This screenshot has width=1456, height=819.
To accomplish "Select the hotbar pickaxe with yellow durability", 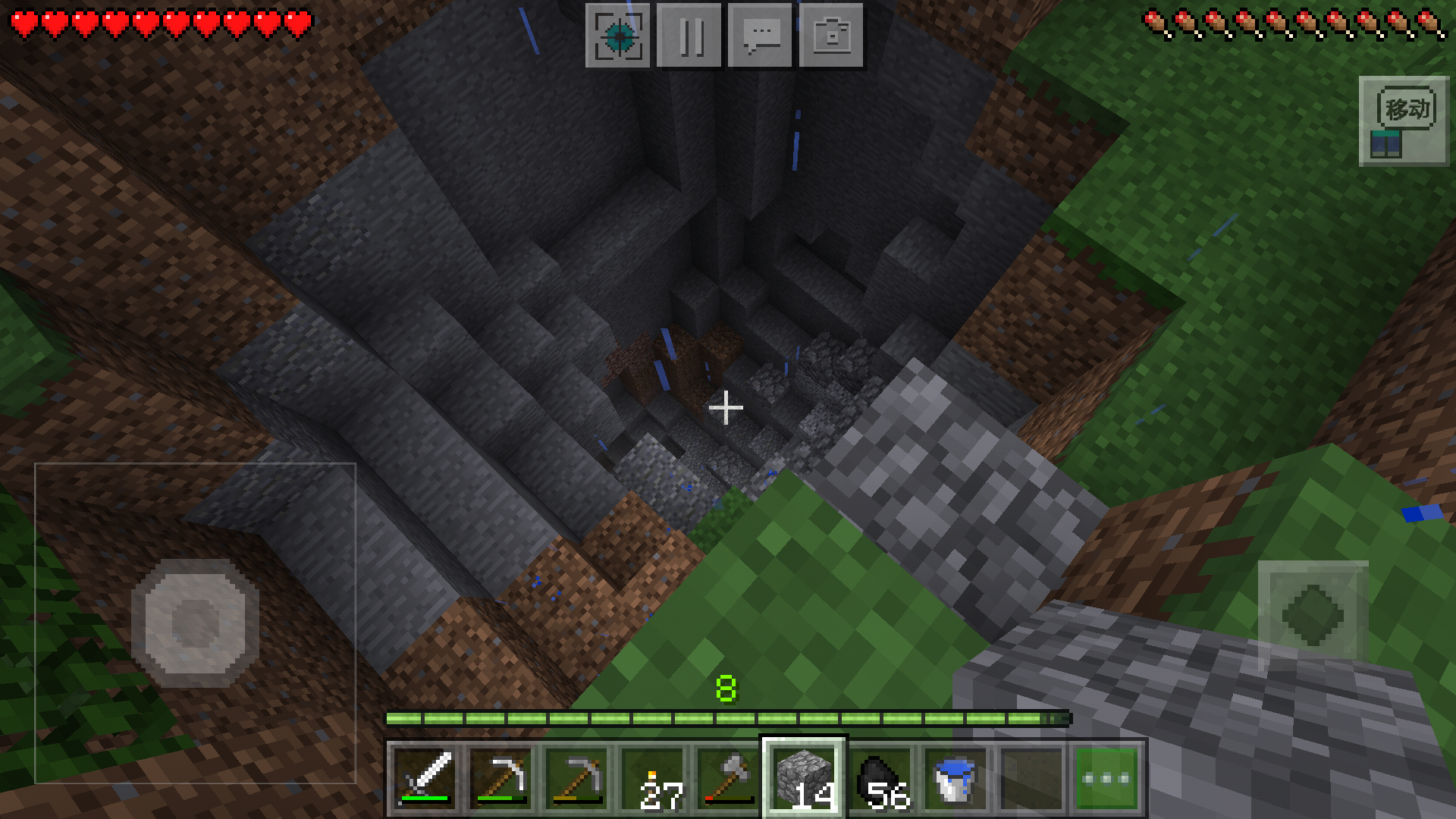I will (577, 778).
